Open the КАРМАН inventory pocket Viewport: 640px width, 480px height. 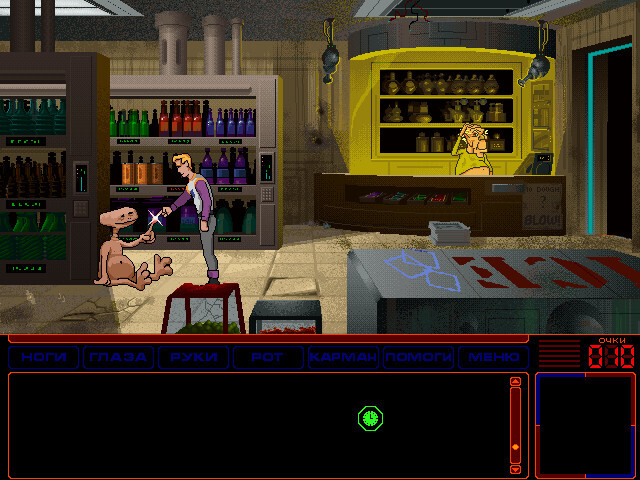(x=343, y=357)
